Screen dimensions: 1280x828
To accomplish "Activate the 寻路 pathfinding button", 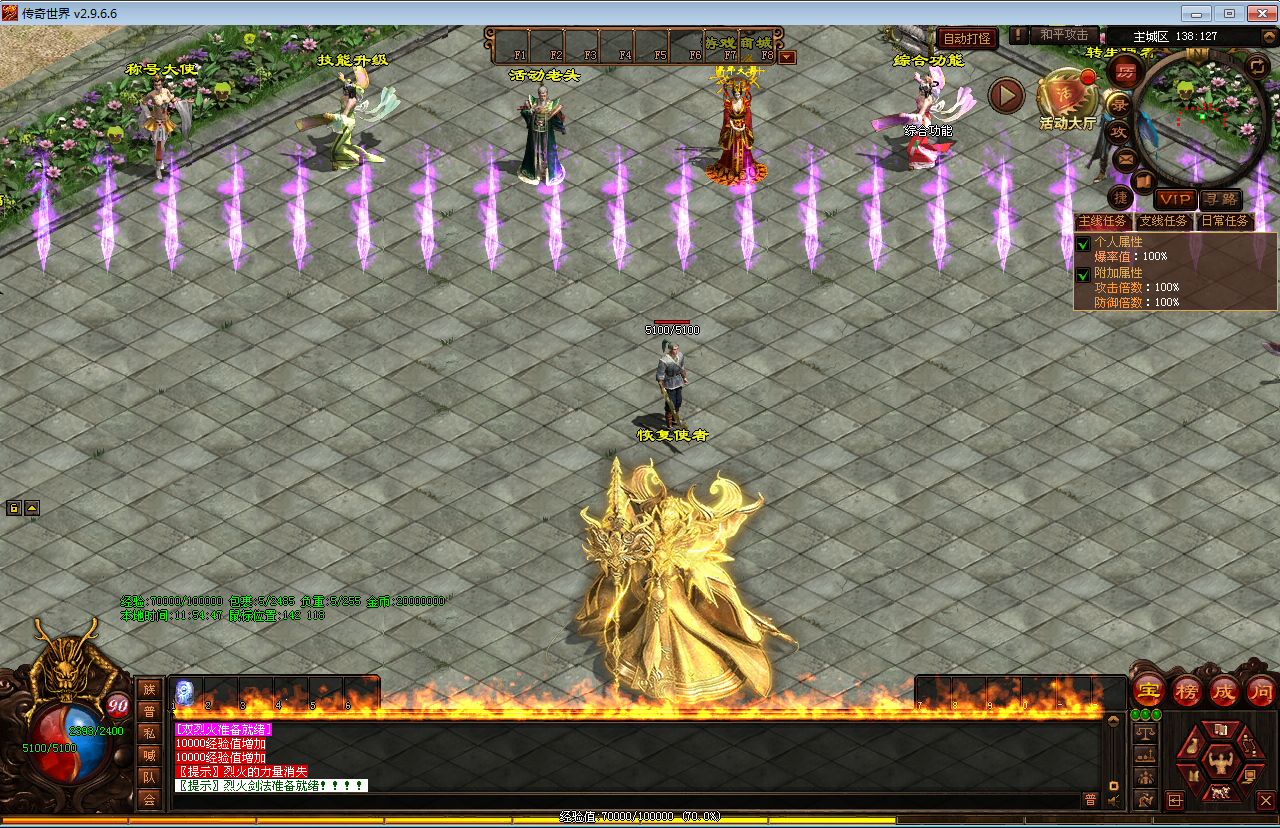I will point(1220,199).
